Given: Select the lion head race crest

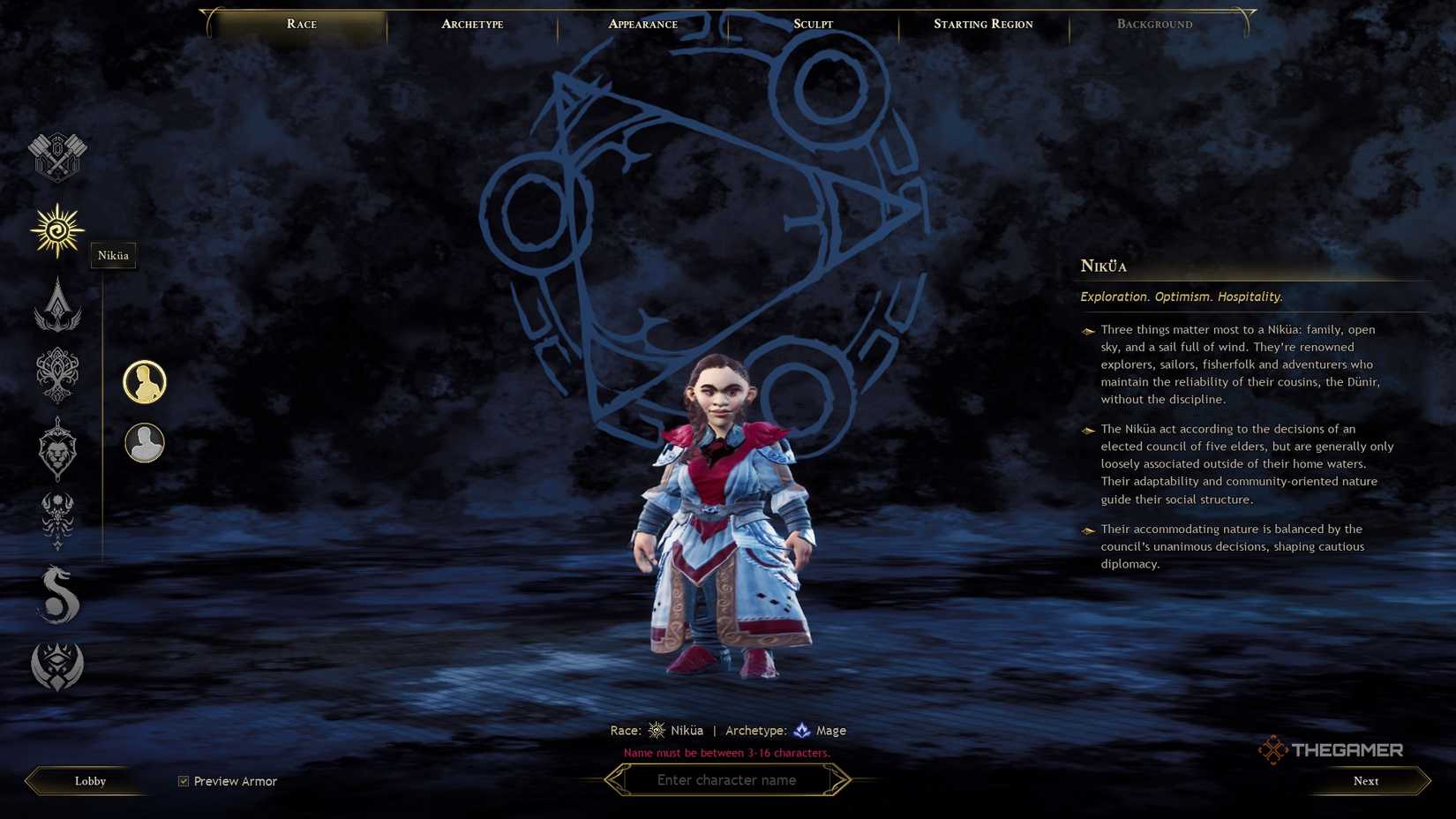Looking at the screenshot, I should pyautogui.click(x=56, y=448).
